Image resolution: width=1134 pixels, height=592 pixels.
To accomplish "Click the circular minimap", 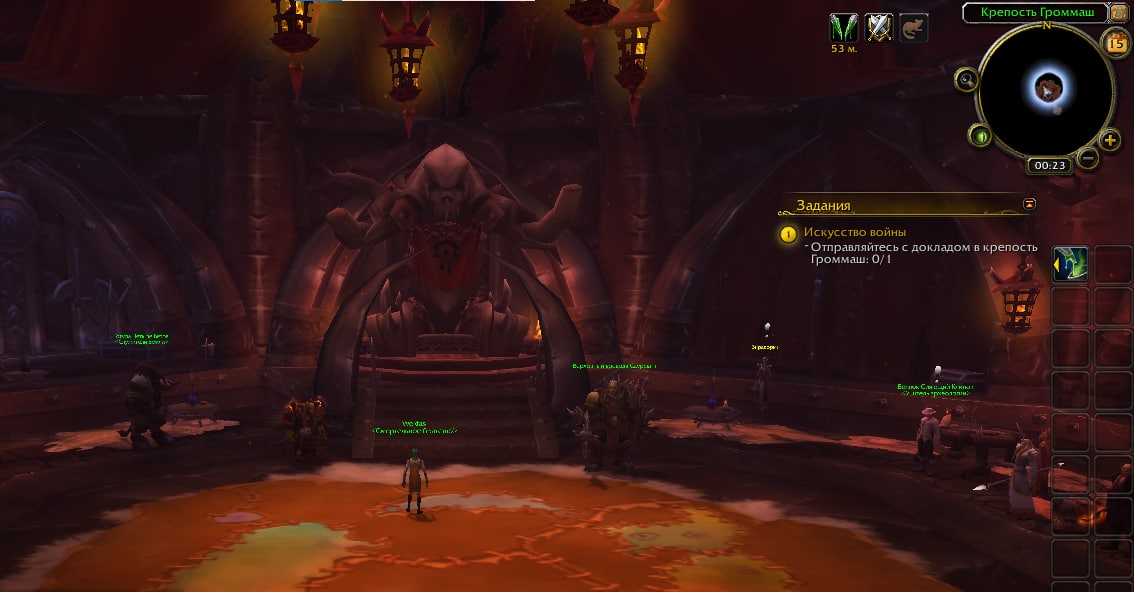I will pyautogui.click(x=1045, y=90).
